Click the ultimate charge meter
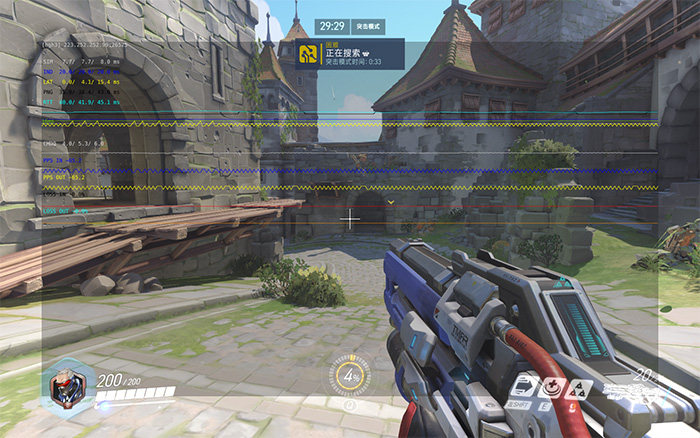Viewport: 700px width, 438px height. 349,375
